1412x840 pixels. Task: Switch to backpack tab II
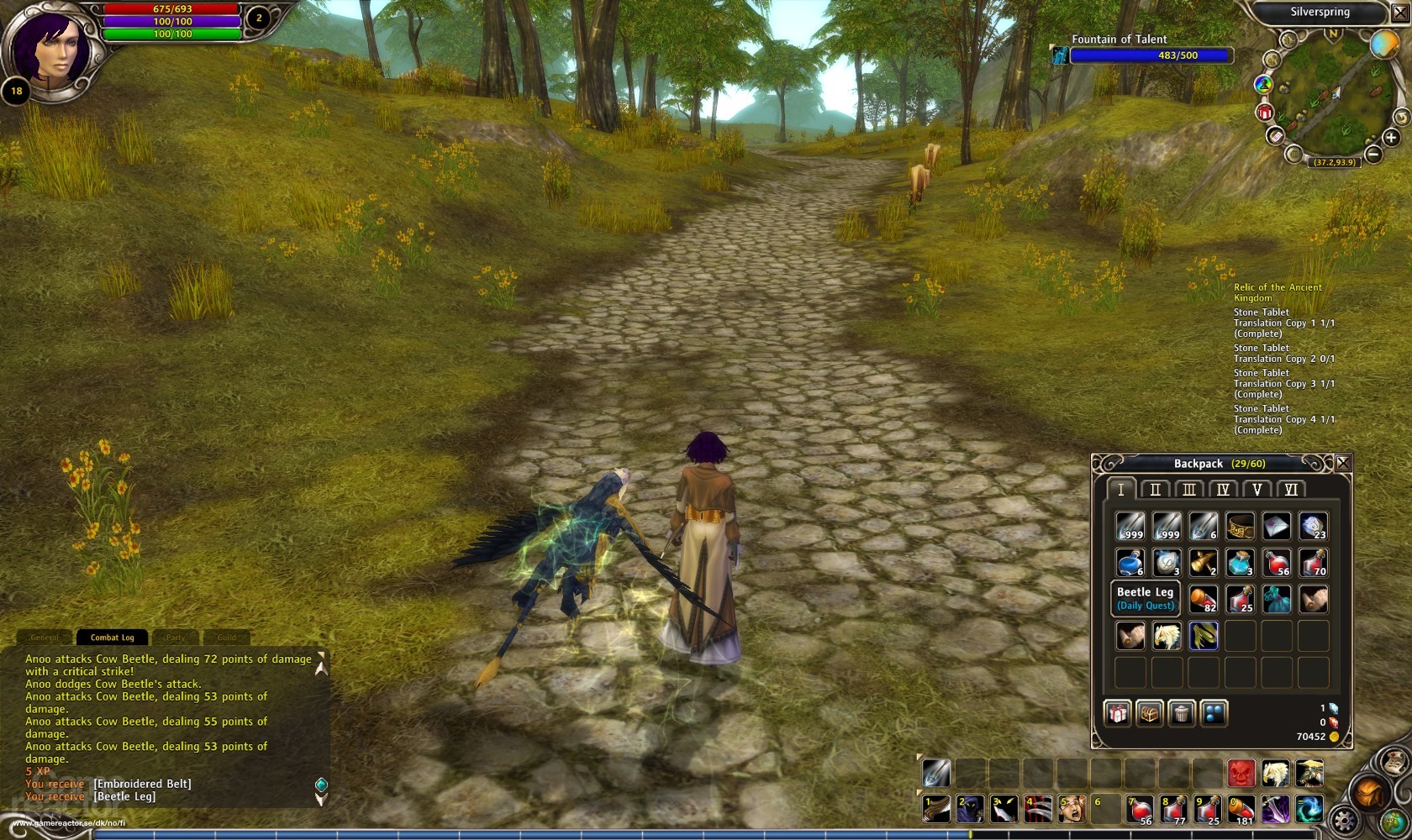click(1155, 490)
